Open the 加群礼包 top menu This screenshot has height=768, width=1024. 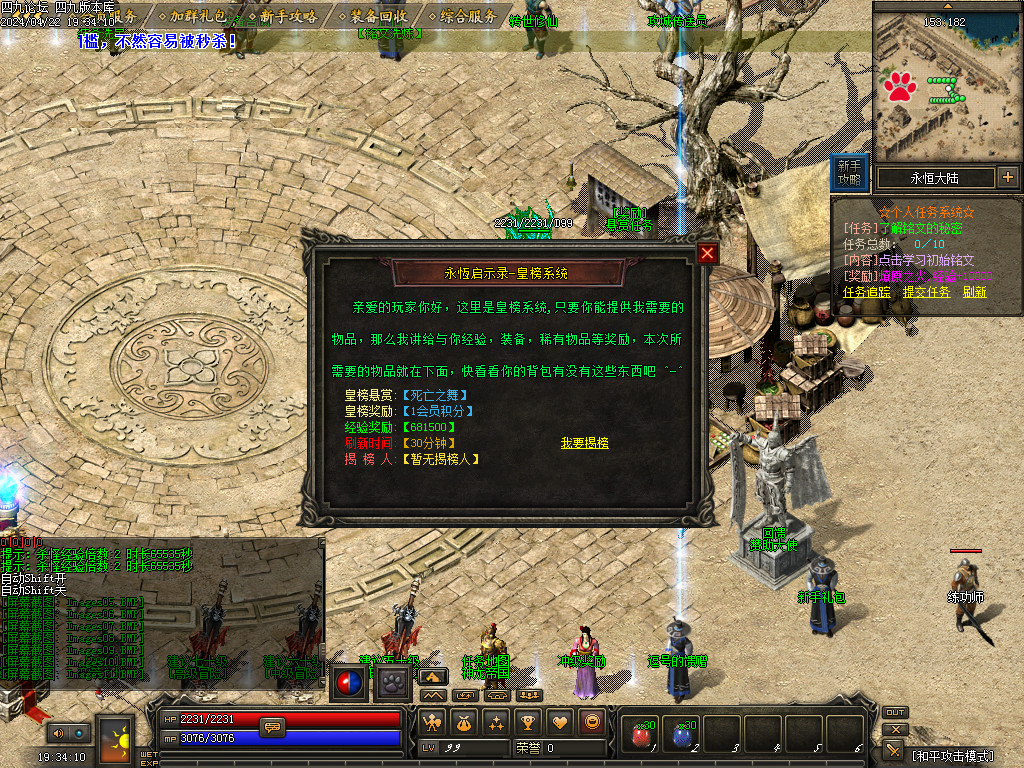click(196, 16)
